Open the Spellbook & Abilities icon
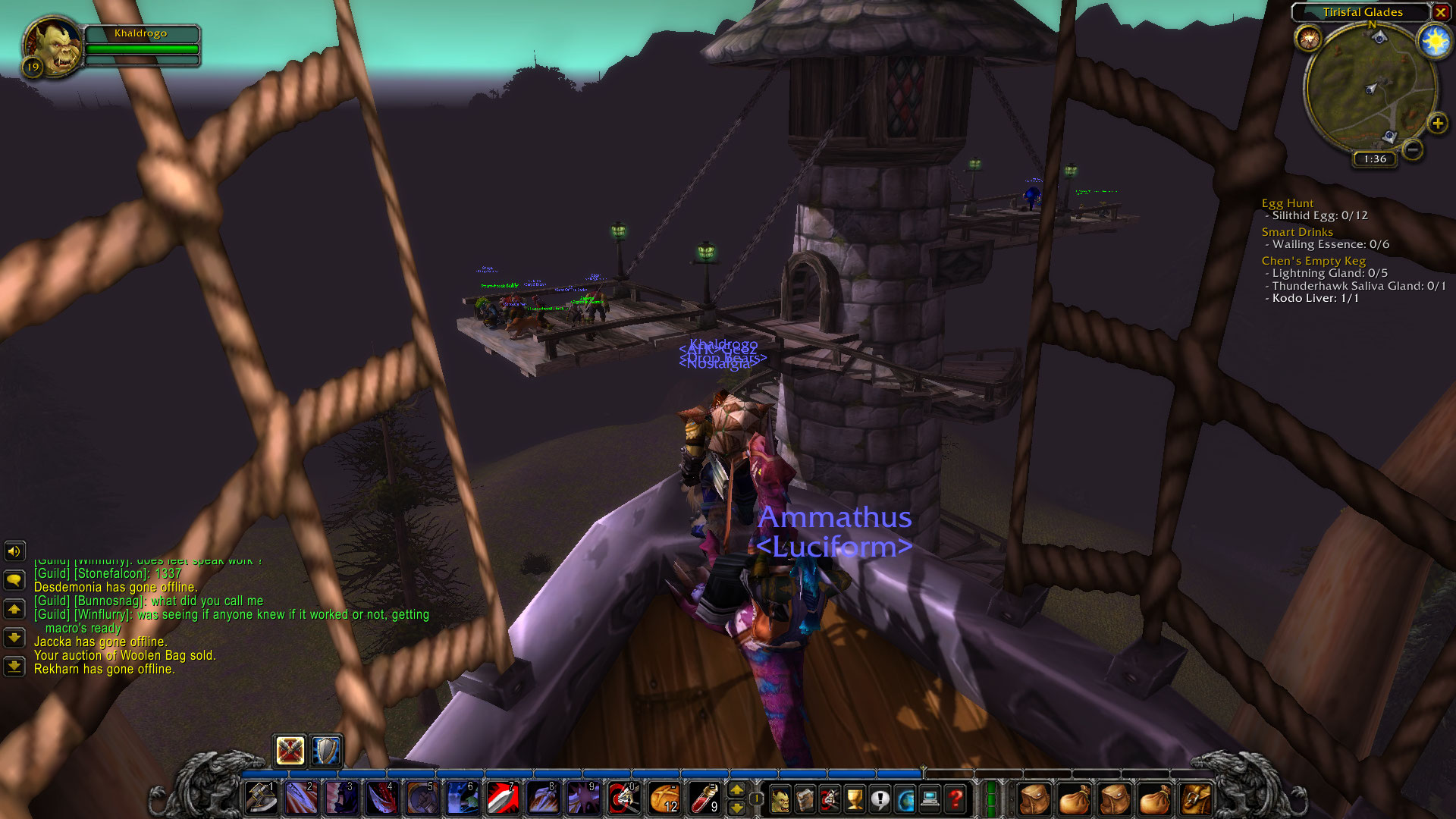 coord(805,797)
